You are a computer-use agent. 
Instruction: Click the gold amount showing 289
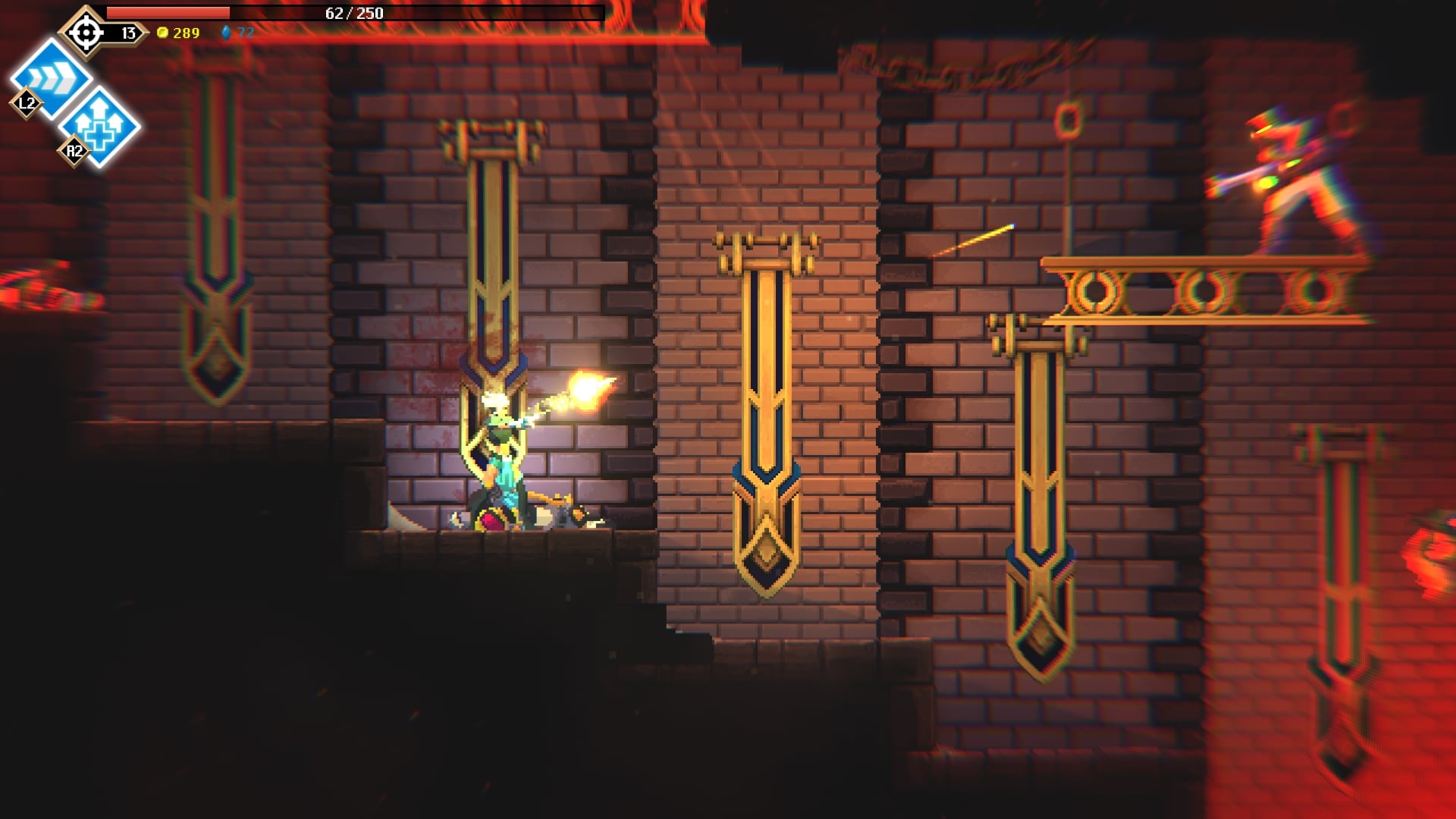pos(186,33)
